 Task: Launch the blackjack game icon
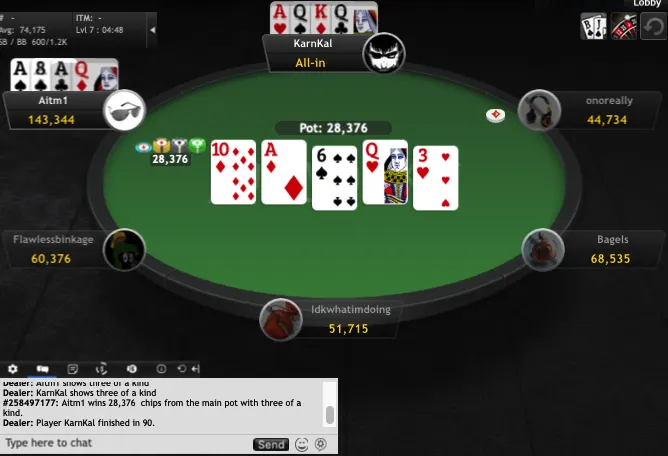(594, 27)
